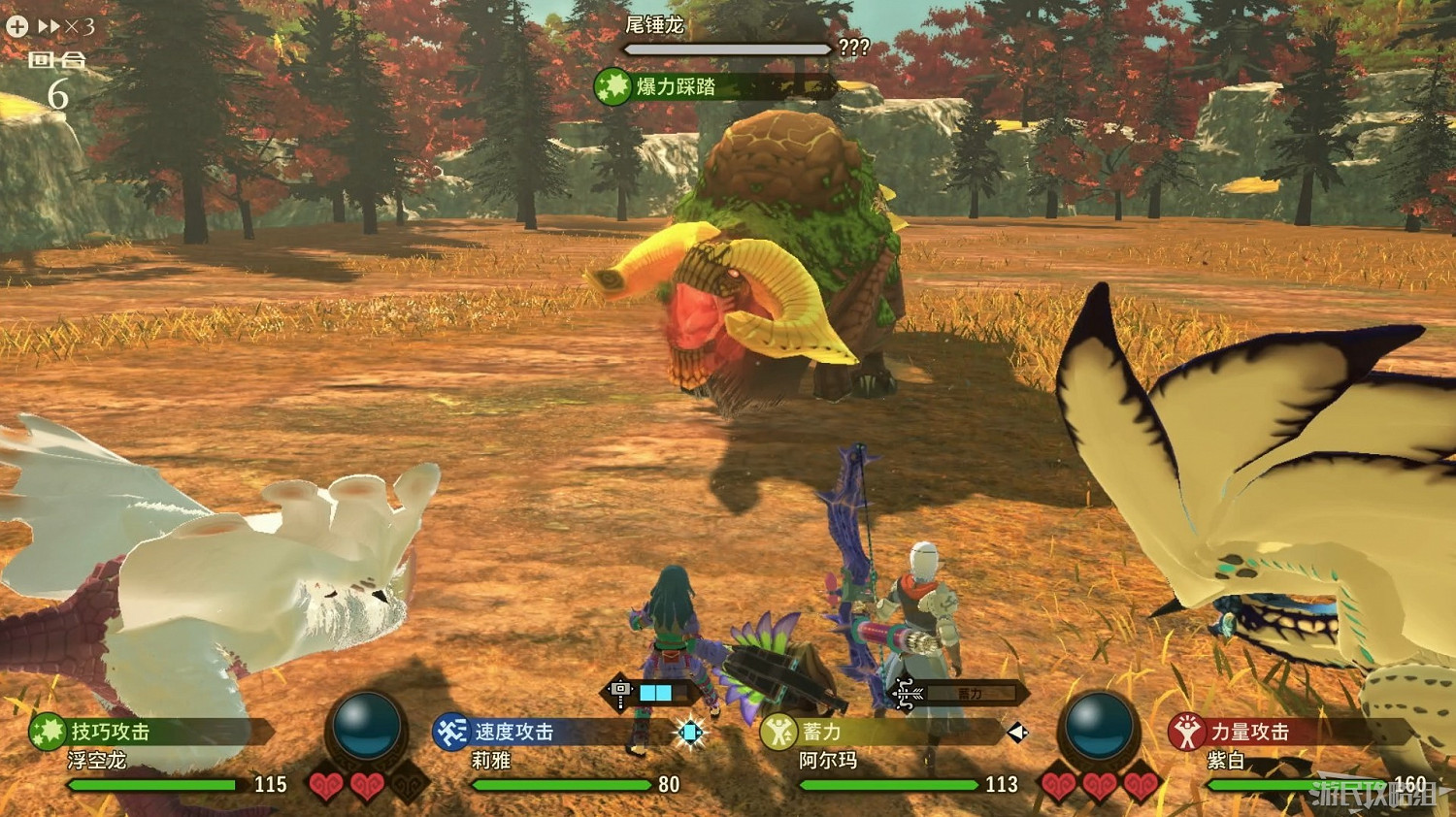Toggle the cyan double-blade marker above 莉雅
Viewport: 1456px width, 817px height.
point(691,735)
